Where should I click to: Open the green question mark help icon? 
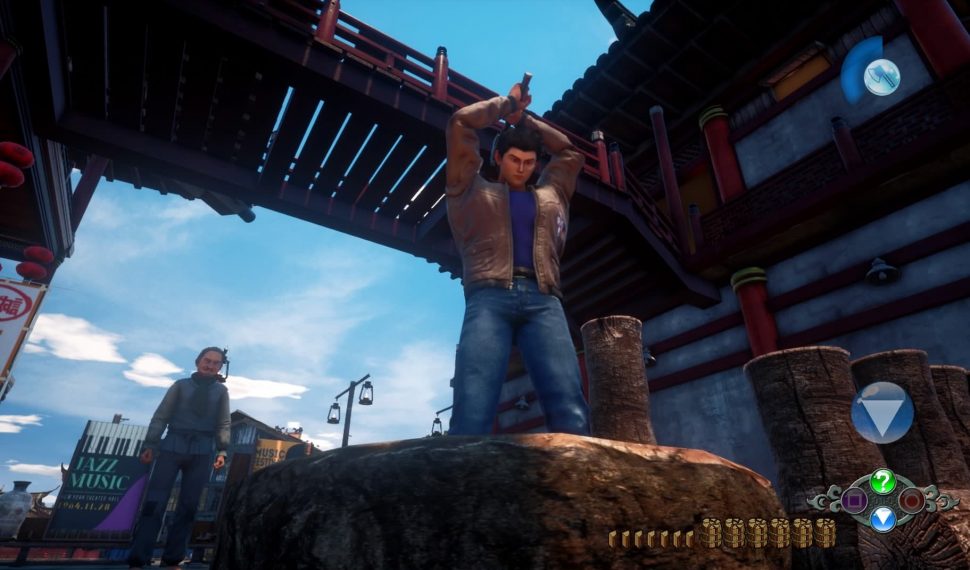tap(882, 481)
